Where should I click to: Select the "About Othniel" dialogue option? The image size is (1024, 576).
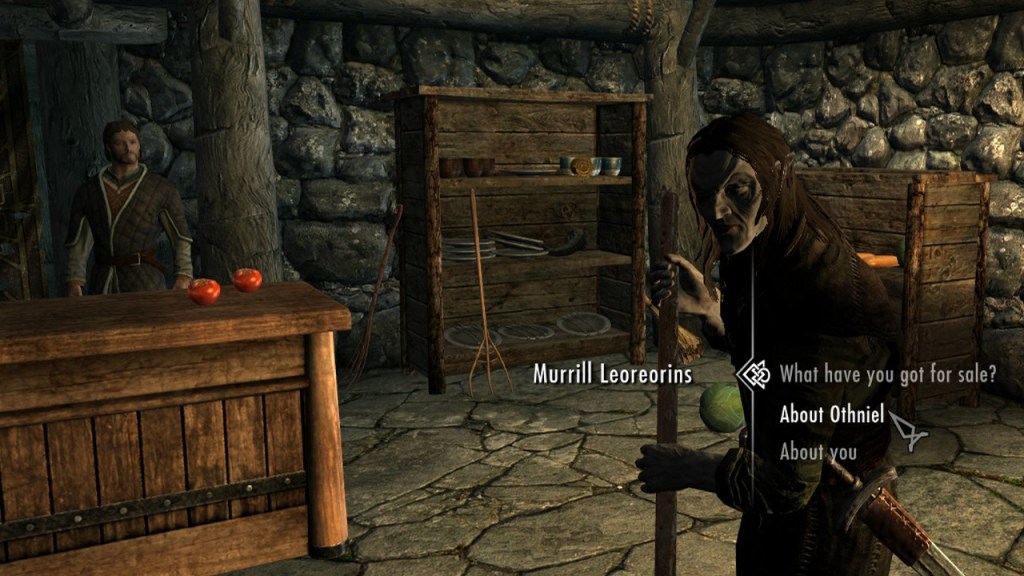[x=831, y=414]
